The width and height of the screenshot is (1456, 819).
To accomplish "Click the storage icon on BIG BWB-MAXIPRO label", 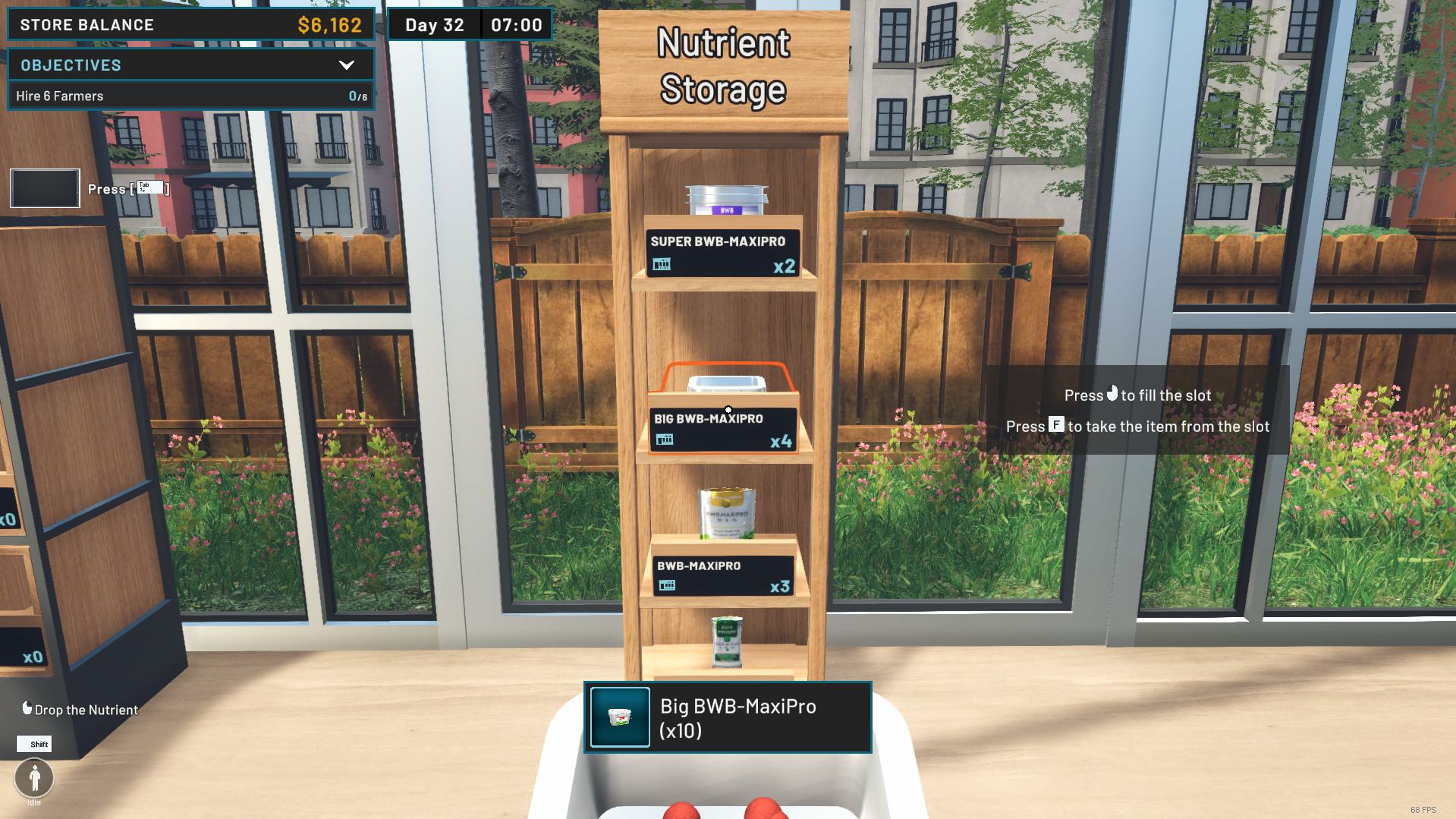I will (665, 439).
